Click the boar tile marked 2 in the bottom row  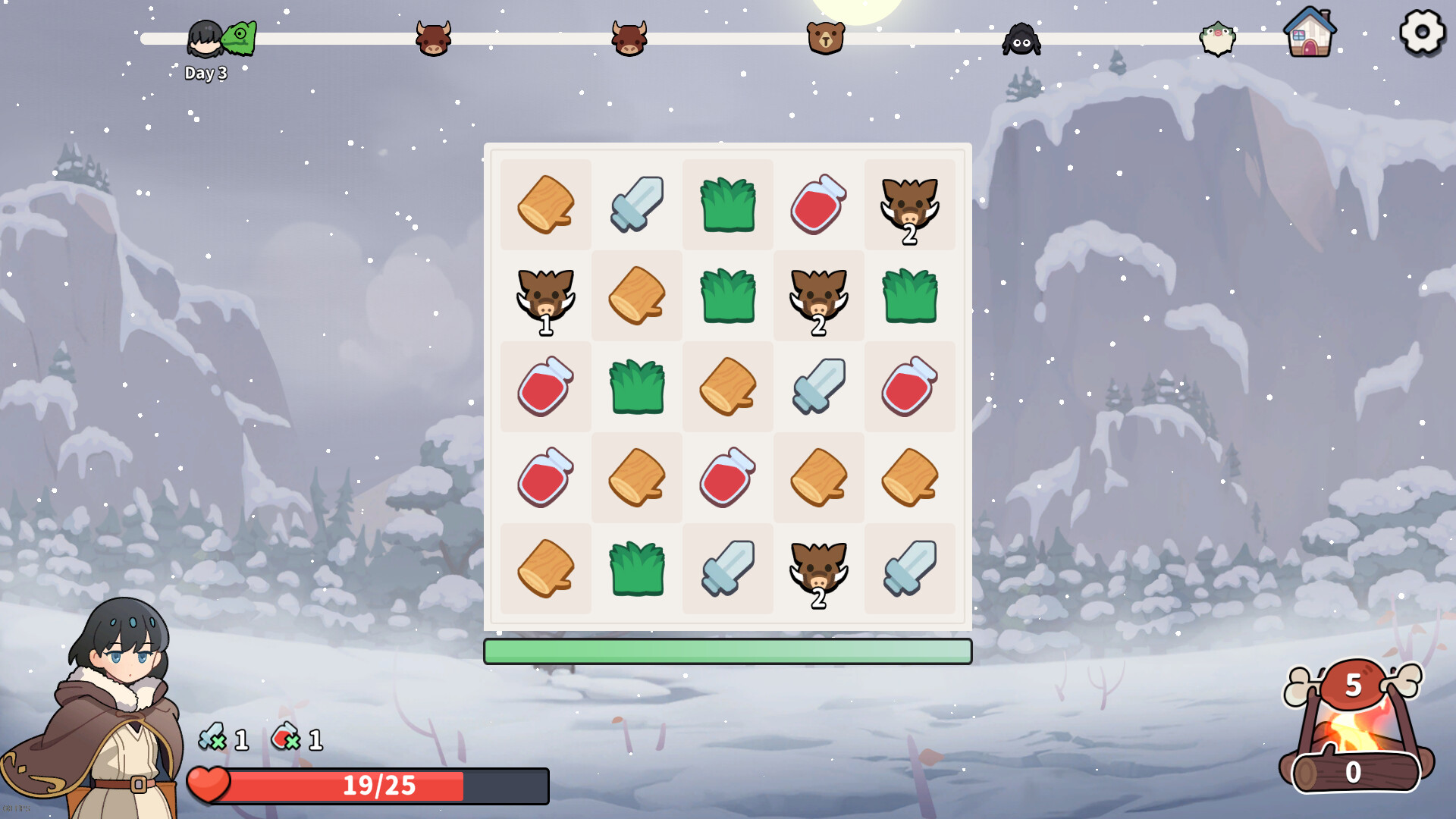pos(818,569)
